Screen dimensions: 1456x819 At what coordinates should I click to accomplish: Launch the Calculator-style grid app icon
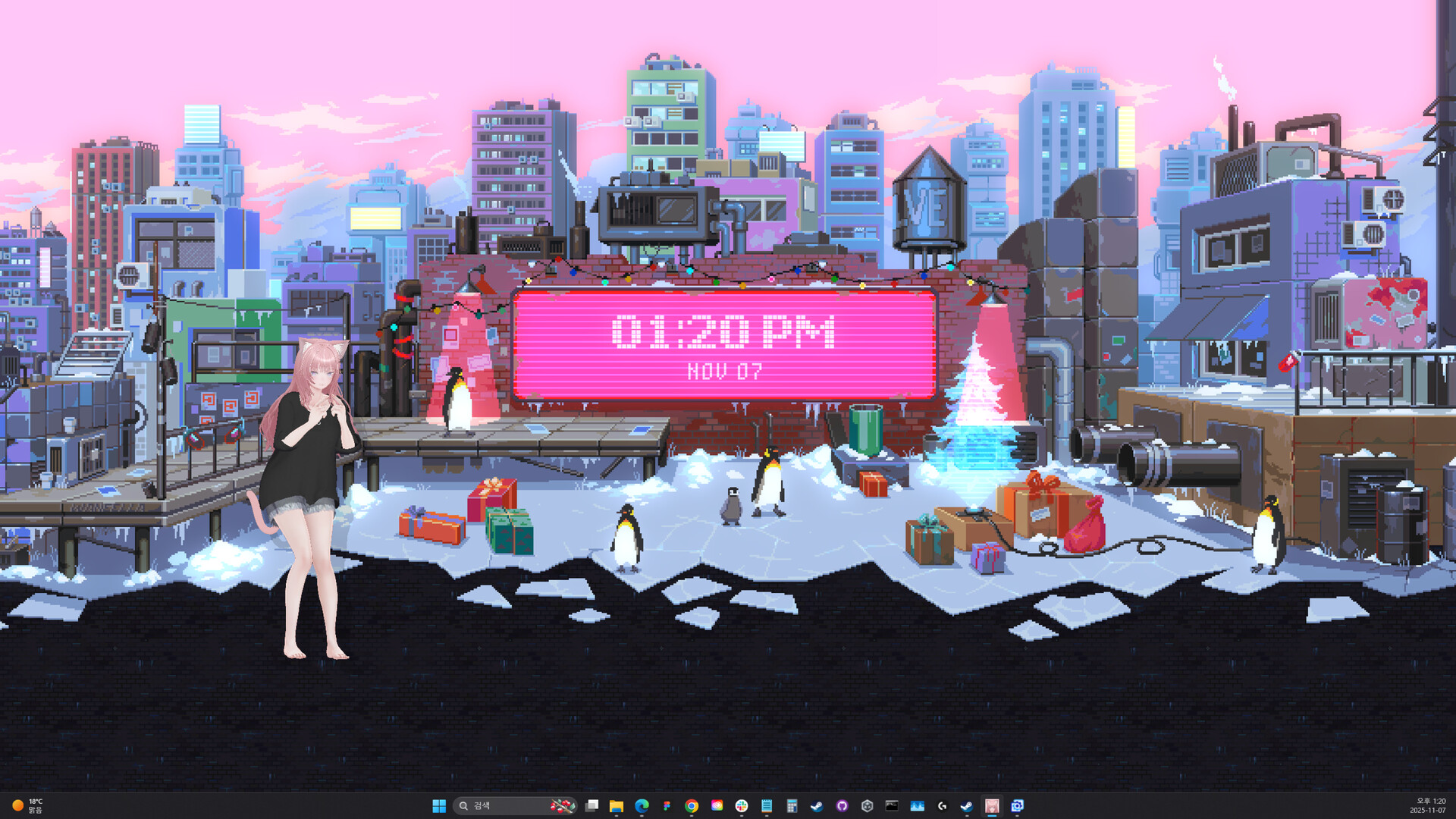click(791, 806)
